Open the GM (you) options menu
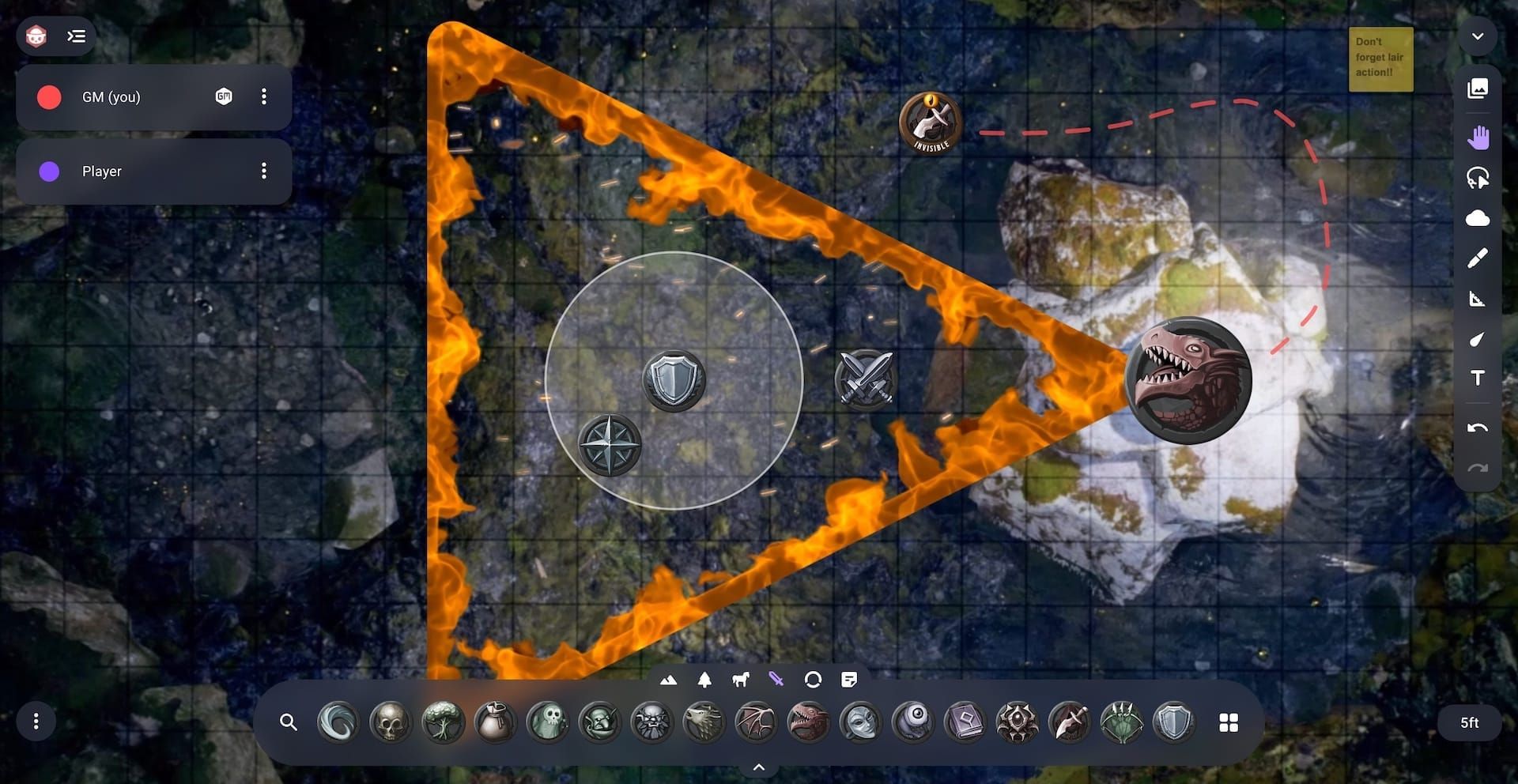The image size is (1518, 784). coord(264,96)
